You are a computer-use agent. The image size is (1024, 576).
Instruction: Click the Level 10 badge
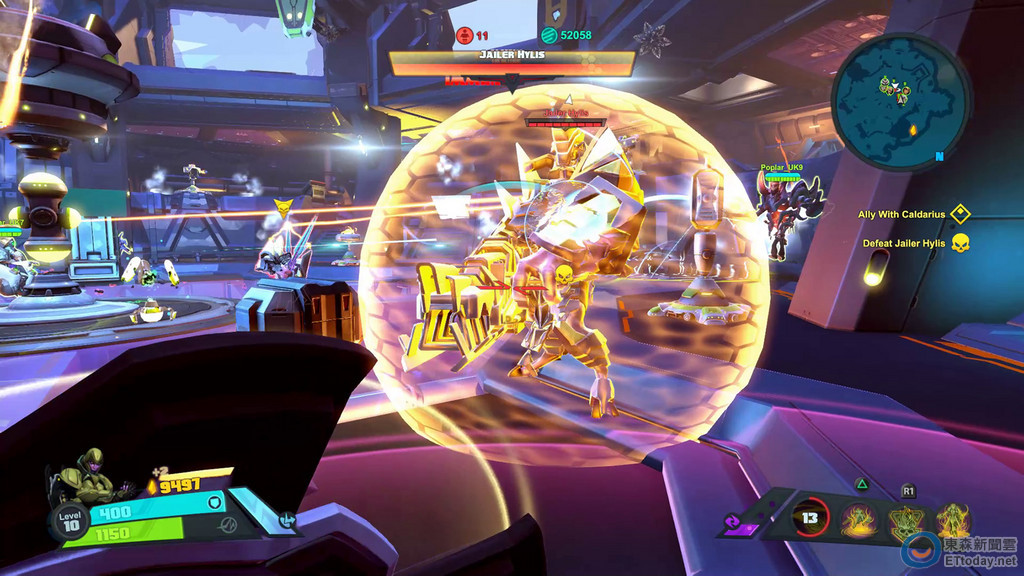pyautogui.click(x=68, y=522)
